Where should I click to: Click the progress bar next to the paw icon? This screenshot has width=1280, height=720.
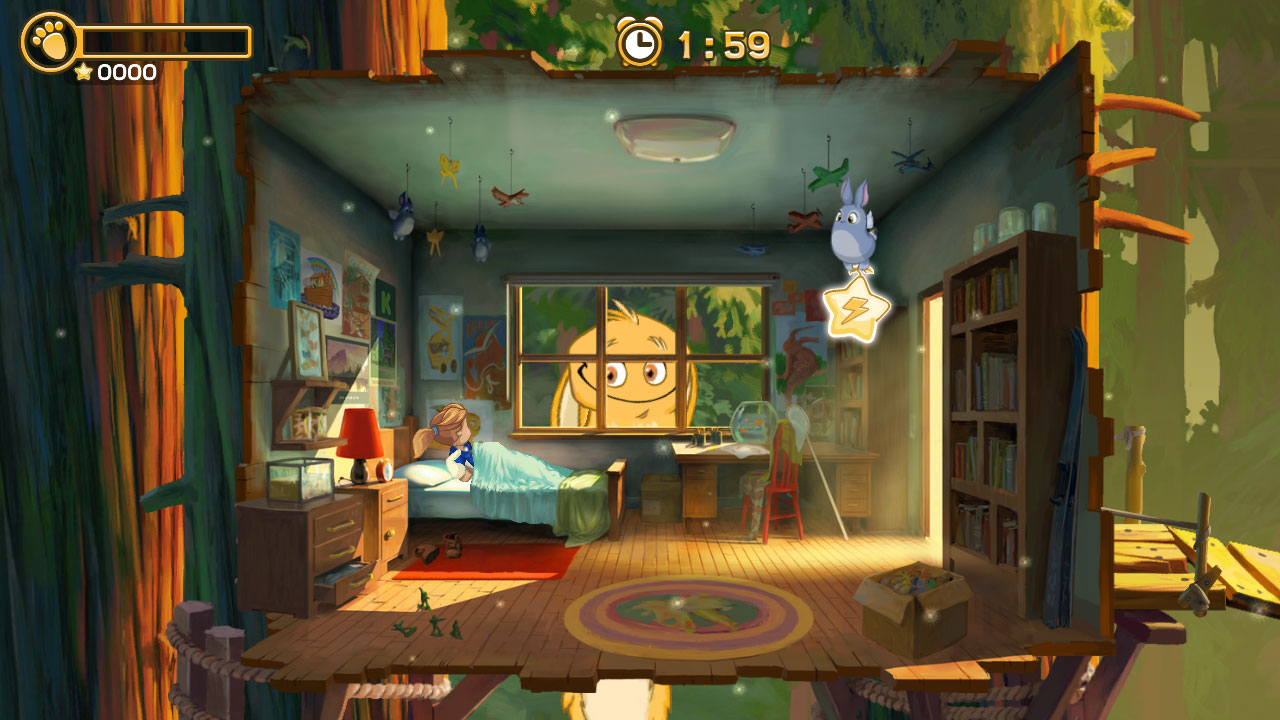tap(165, 42)
